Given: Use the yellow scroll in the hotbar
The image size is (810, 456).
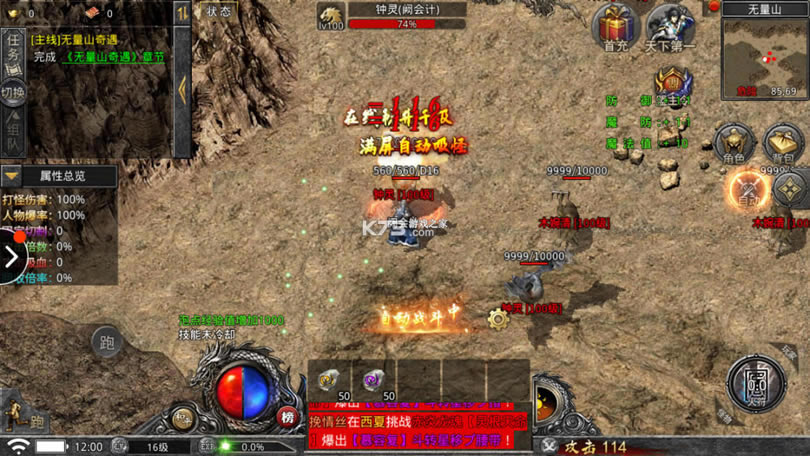Looking at the screenshot, I should click(x=328, y=380).
